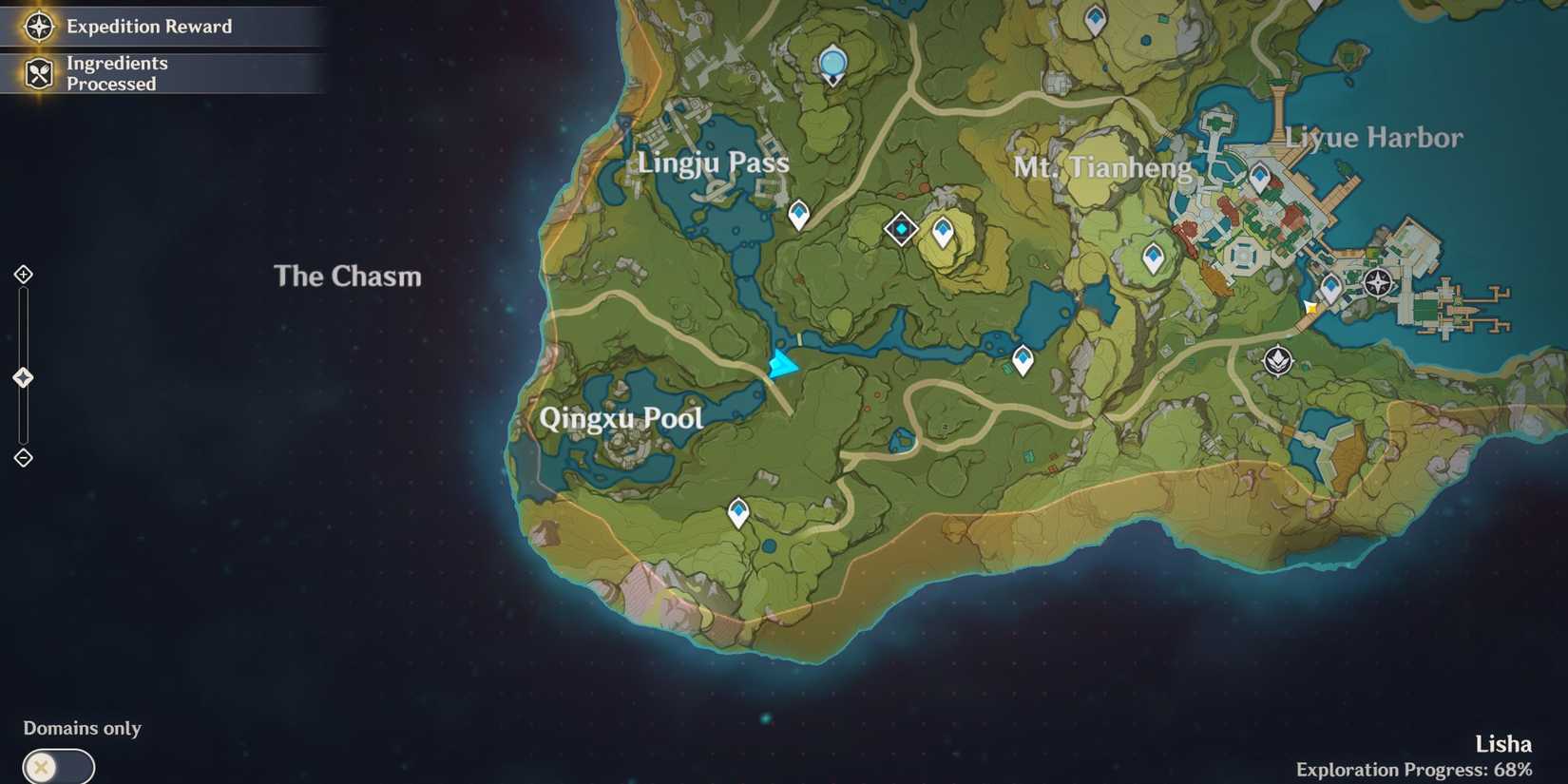This screenshot has width=1568, height=784.
Task: Click the diamond handle on the zoom slider
Action: pos(22,376)
